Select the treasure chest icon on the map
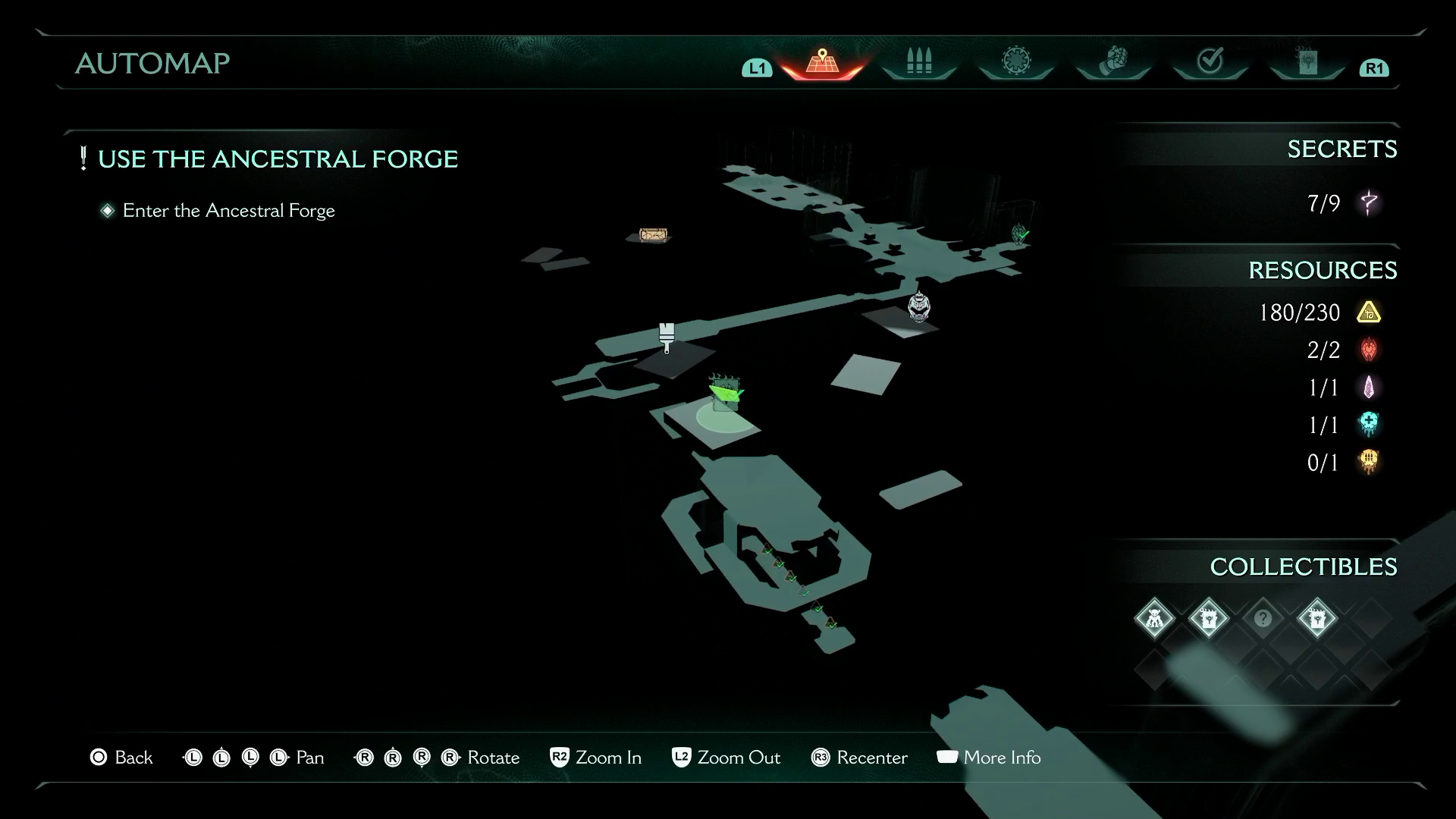The height and width of the screenshot is (819, 1456). pyautogui.click(x=652, y=235)
